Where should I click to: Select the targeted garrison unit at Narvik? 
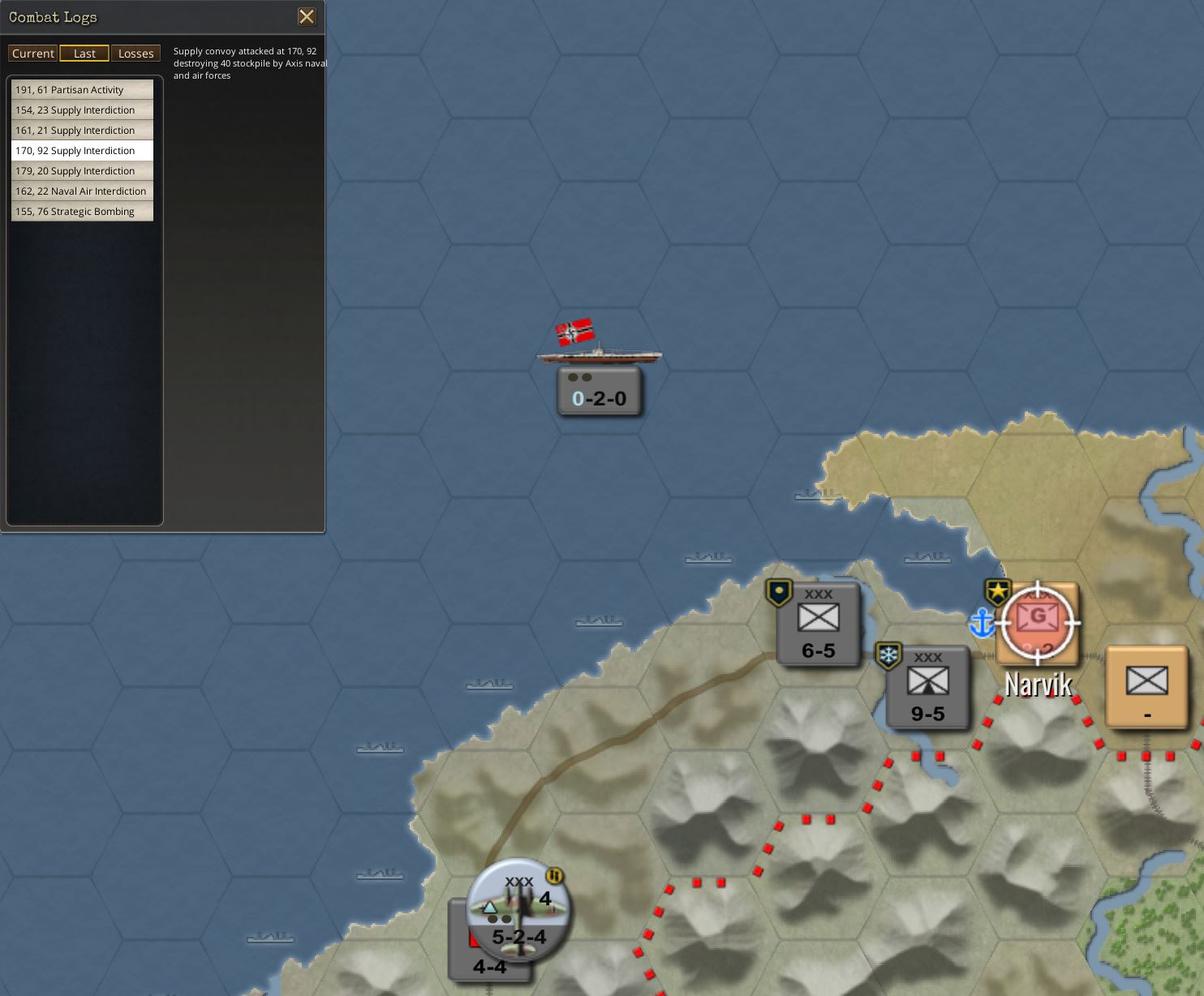click(1038, 623)
